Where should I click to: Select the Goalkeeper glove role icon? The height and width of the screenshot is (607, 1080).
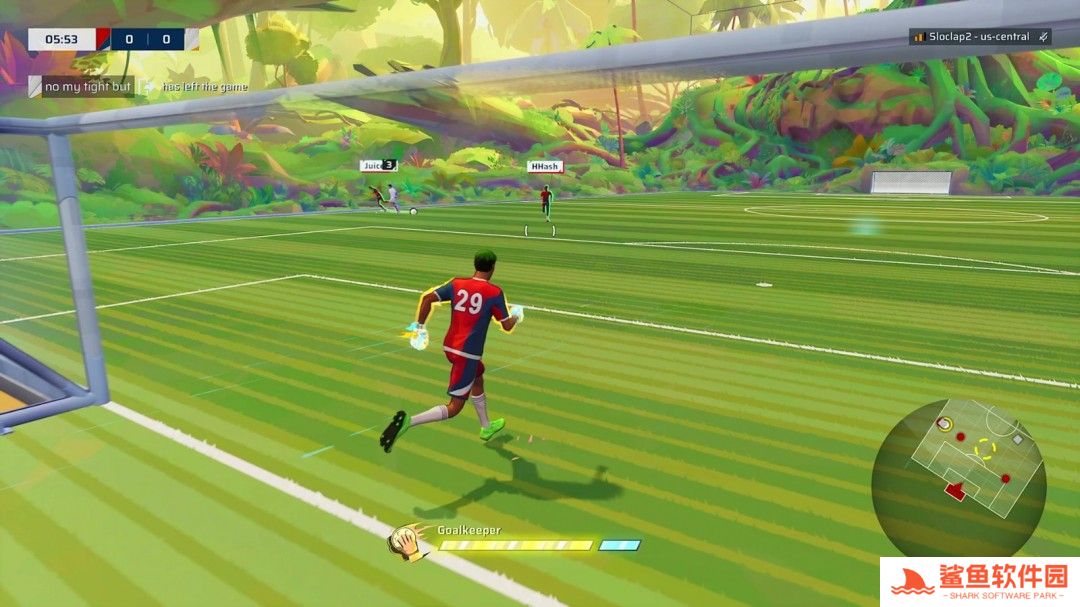(407, 542)
